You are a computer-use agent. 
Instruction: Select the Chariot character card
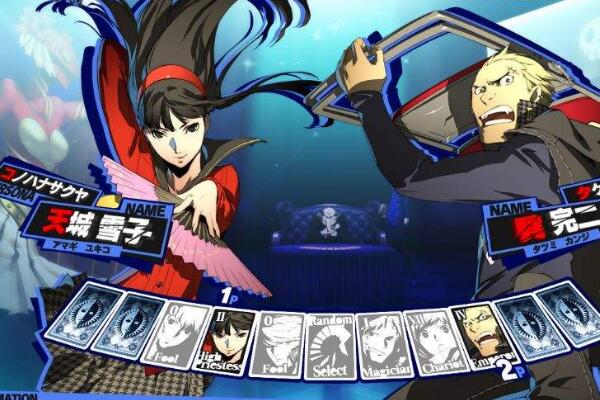click(x=430, y=340)
